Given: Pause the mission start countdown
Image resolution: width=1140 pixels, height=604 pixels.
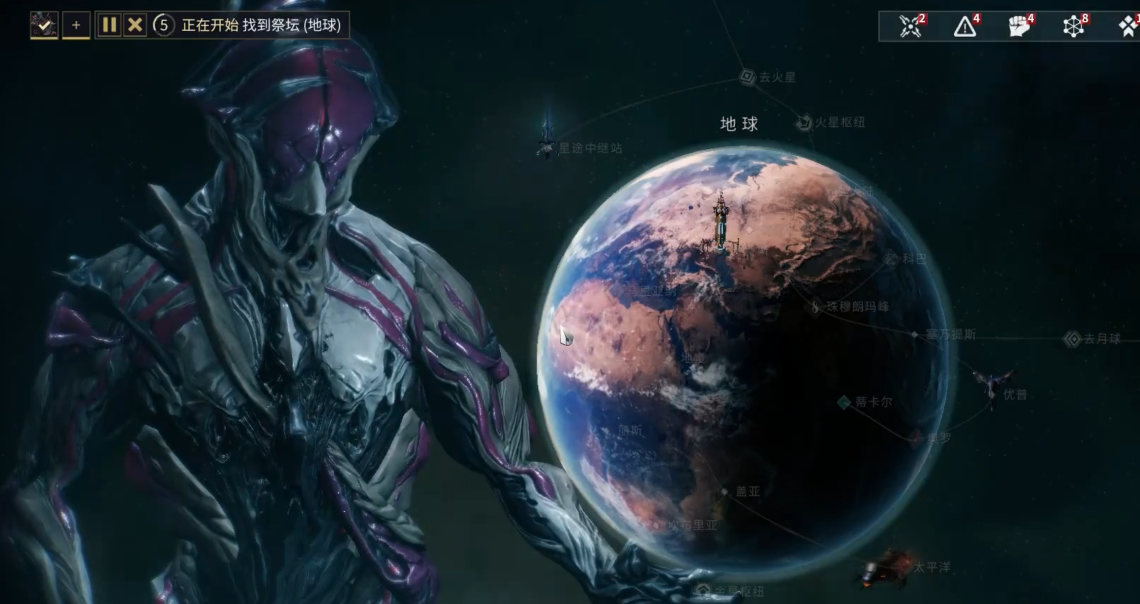Looking at the screenshot, I should tap(109, 25).
